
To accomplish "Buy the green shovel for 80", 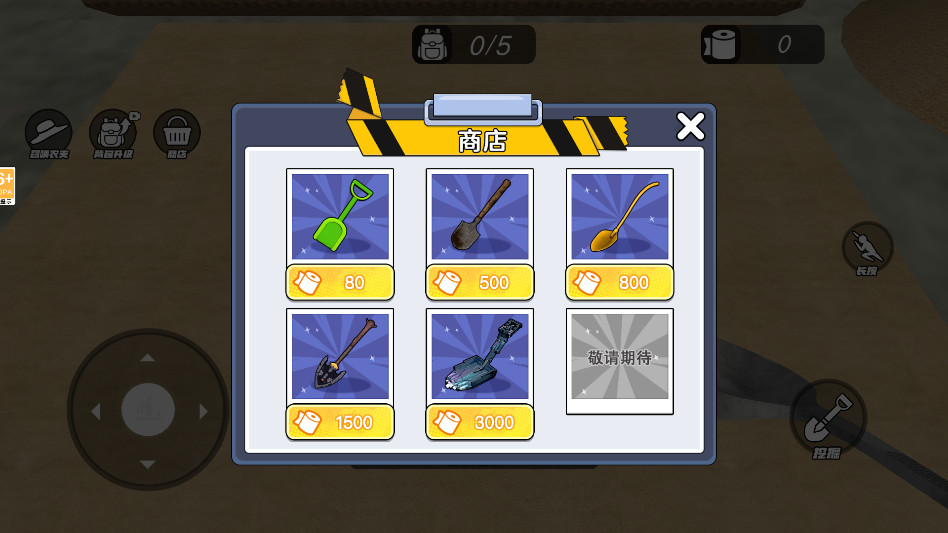I will pos(340,282).
